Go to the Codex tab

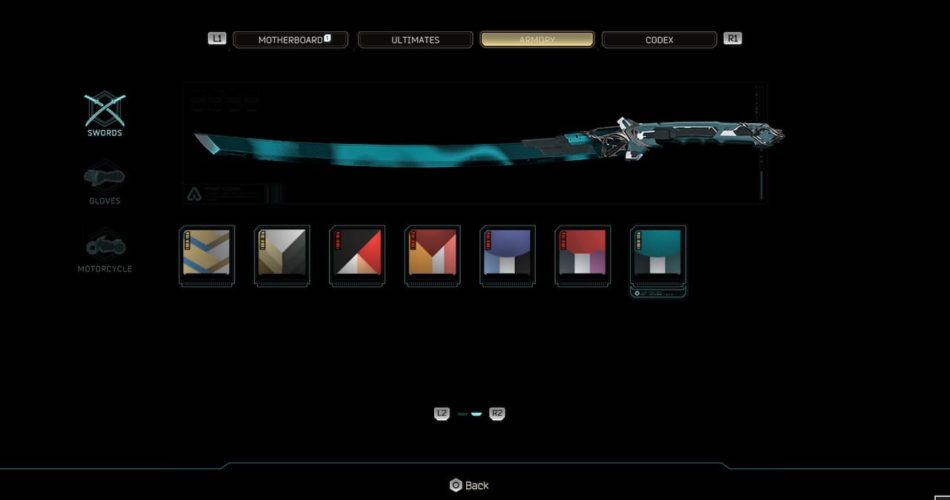coord(659,40)
